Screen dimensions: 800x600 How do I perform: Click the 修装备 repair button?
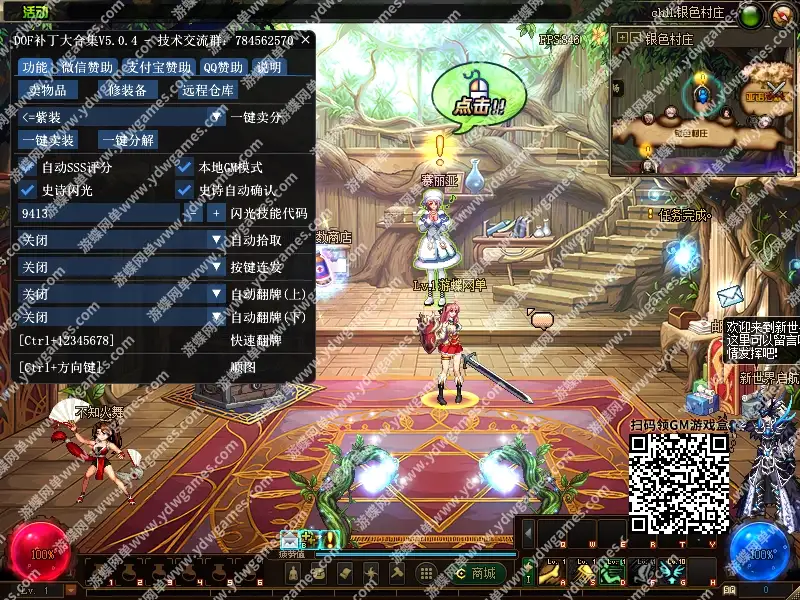tap(127, 91)
